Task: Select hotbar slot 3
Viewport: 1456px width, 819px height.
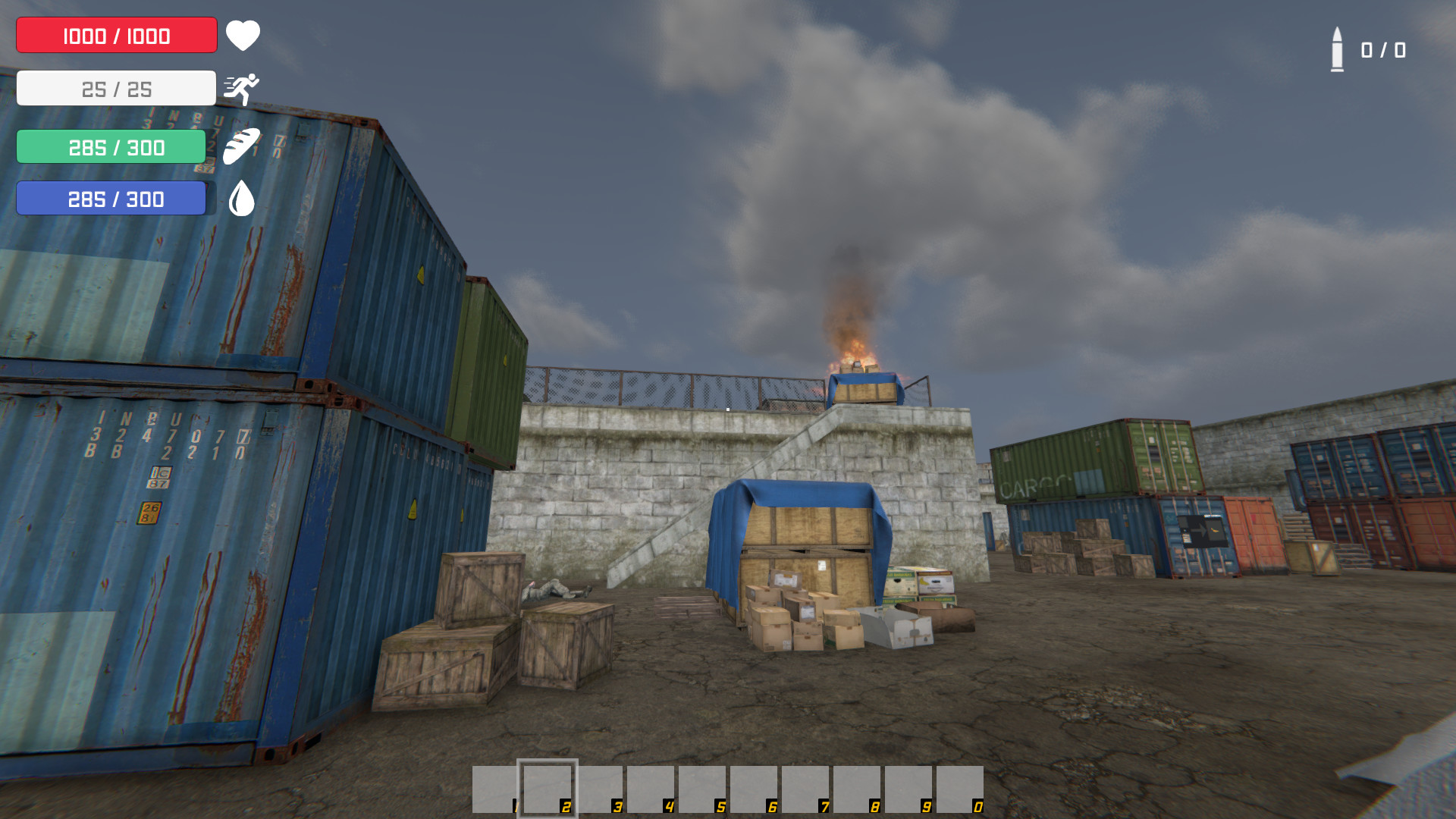Action: coord(598,792)
